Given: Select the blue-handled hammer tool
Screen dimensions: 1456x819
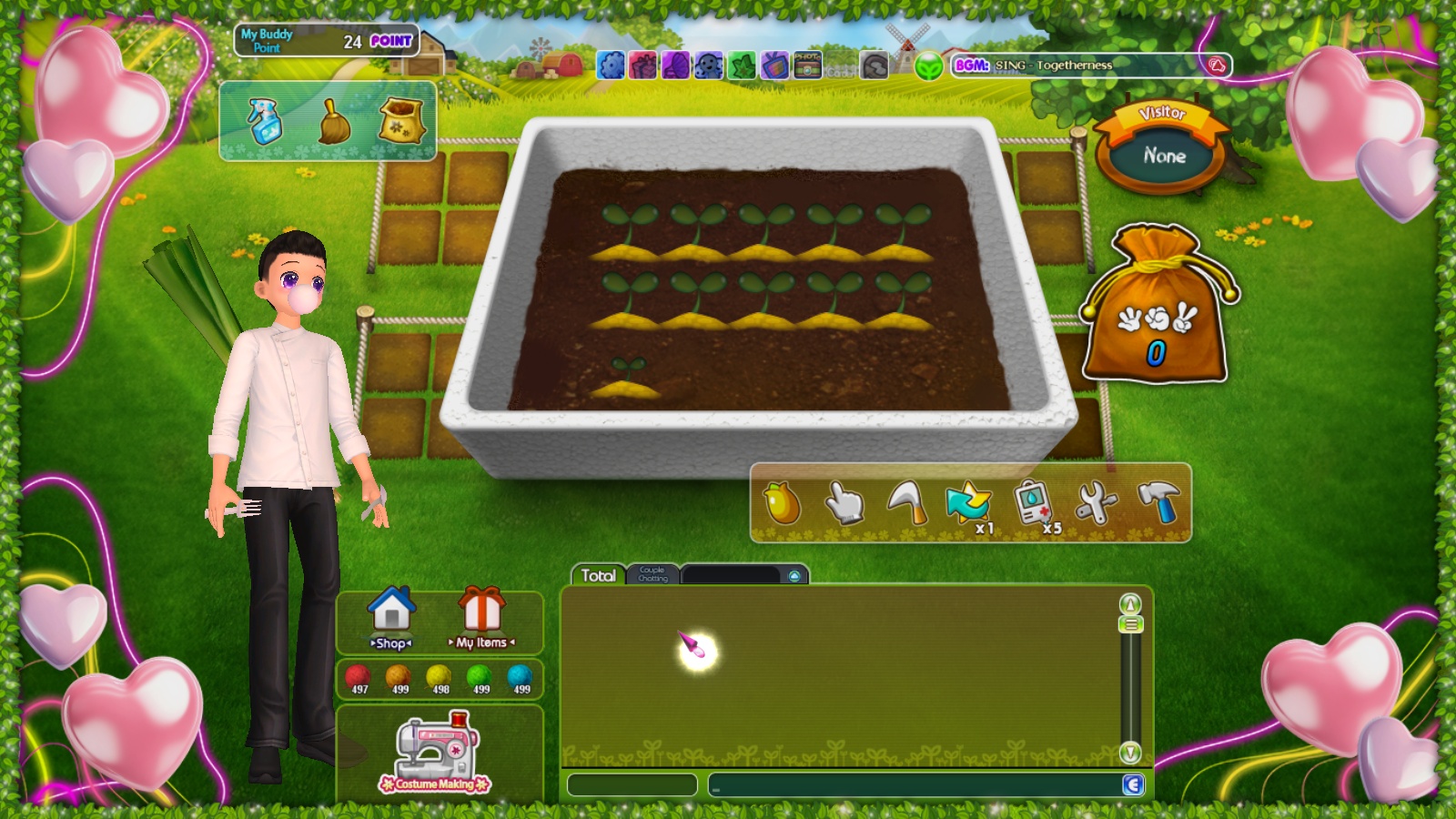Looking at the screenshot, I should click(1158, 502).
